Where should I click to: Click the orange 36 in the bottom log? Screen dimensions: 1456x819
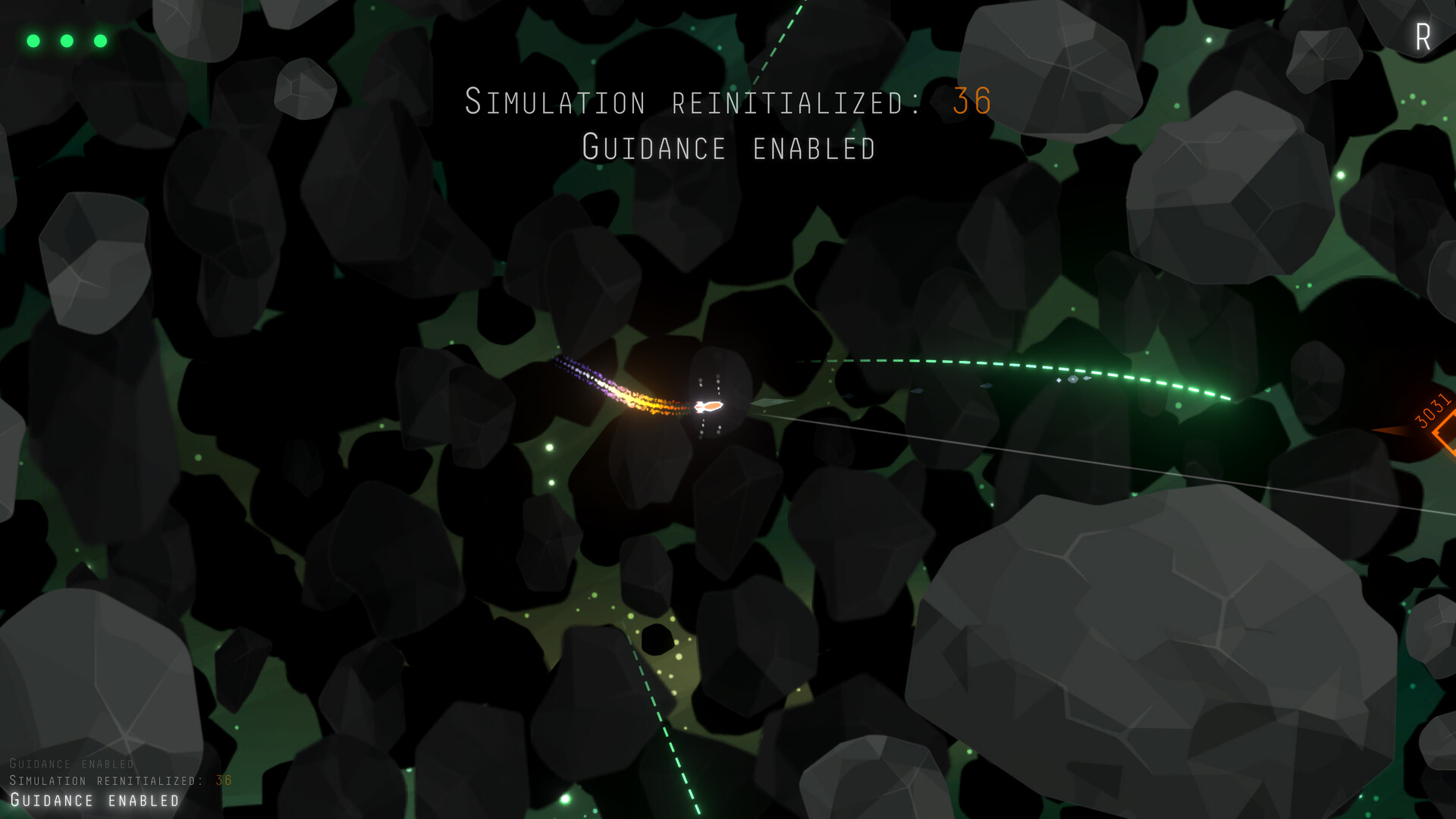pos(224,781)
